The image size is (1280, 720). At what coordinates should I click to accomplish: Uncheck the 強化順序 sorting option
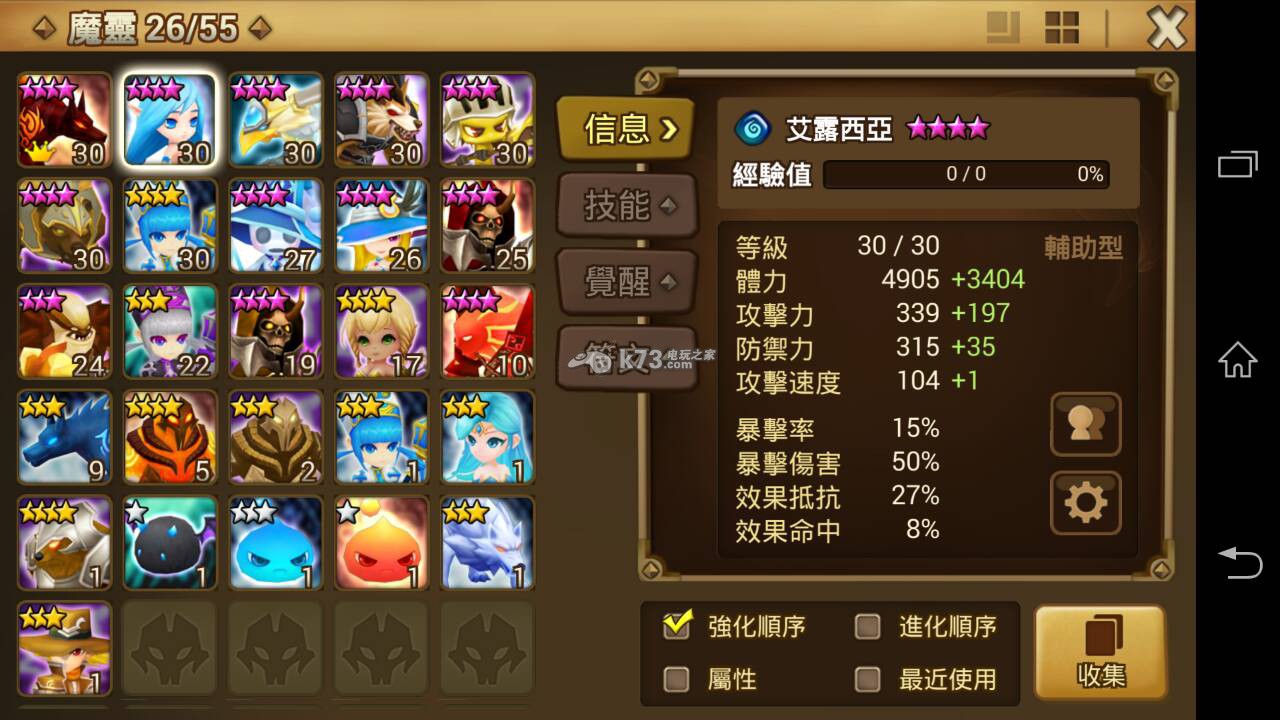tap(678, 624)
